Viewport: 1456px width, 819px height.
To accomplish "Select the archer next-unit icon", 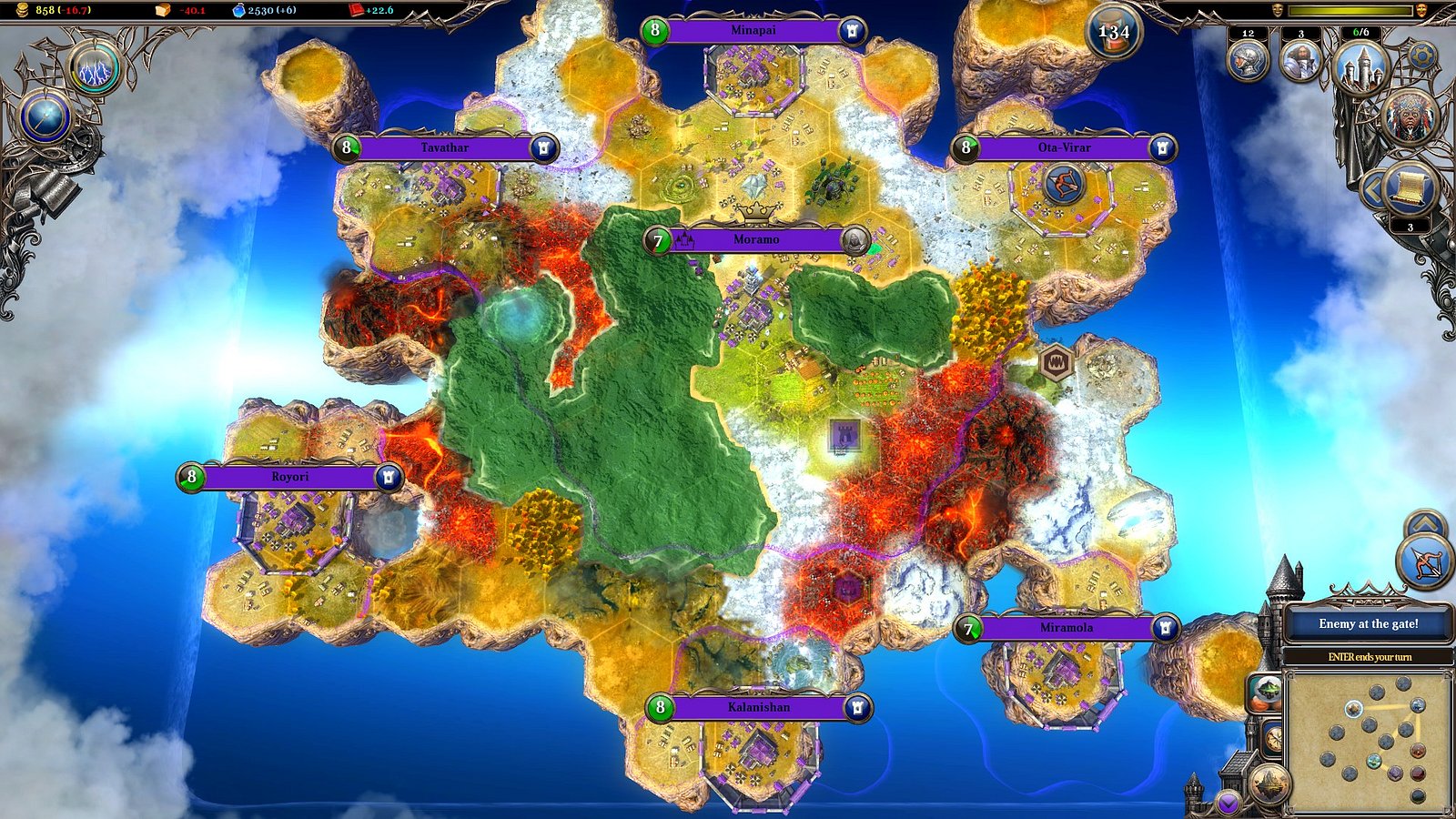I will coord(1423,562).
